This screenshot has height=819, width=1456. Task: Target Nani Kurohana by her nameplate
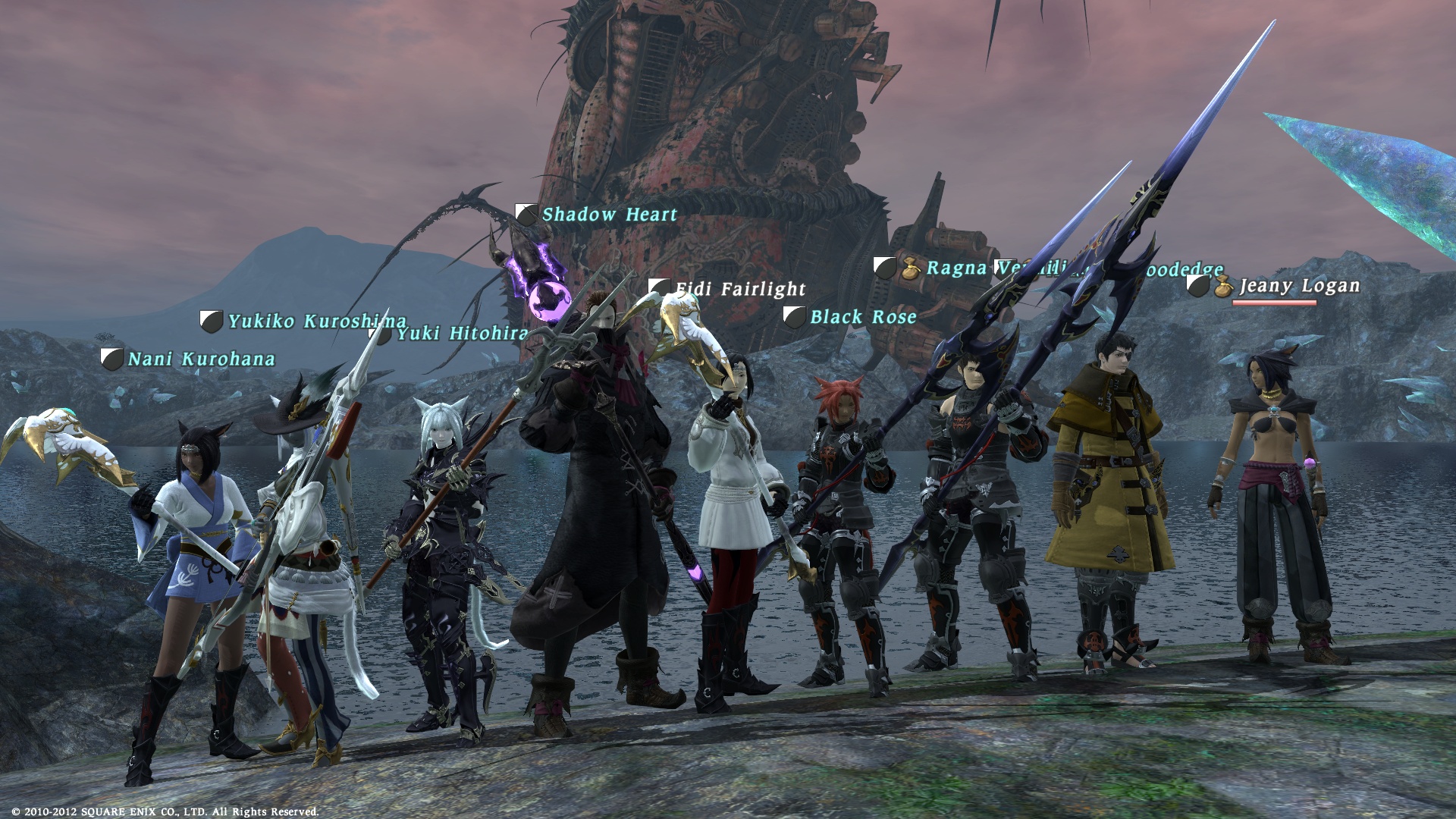pyautogui.click(x=201, y=359)
